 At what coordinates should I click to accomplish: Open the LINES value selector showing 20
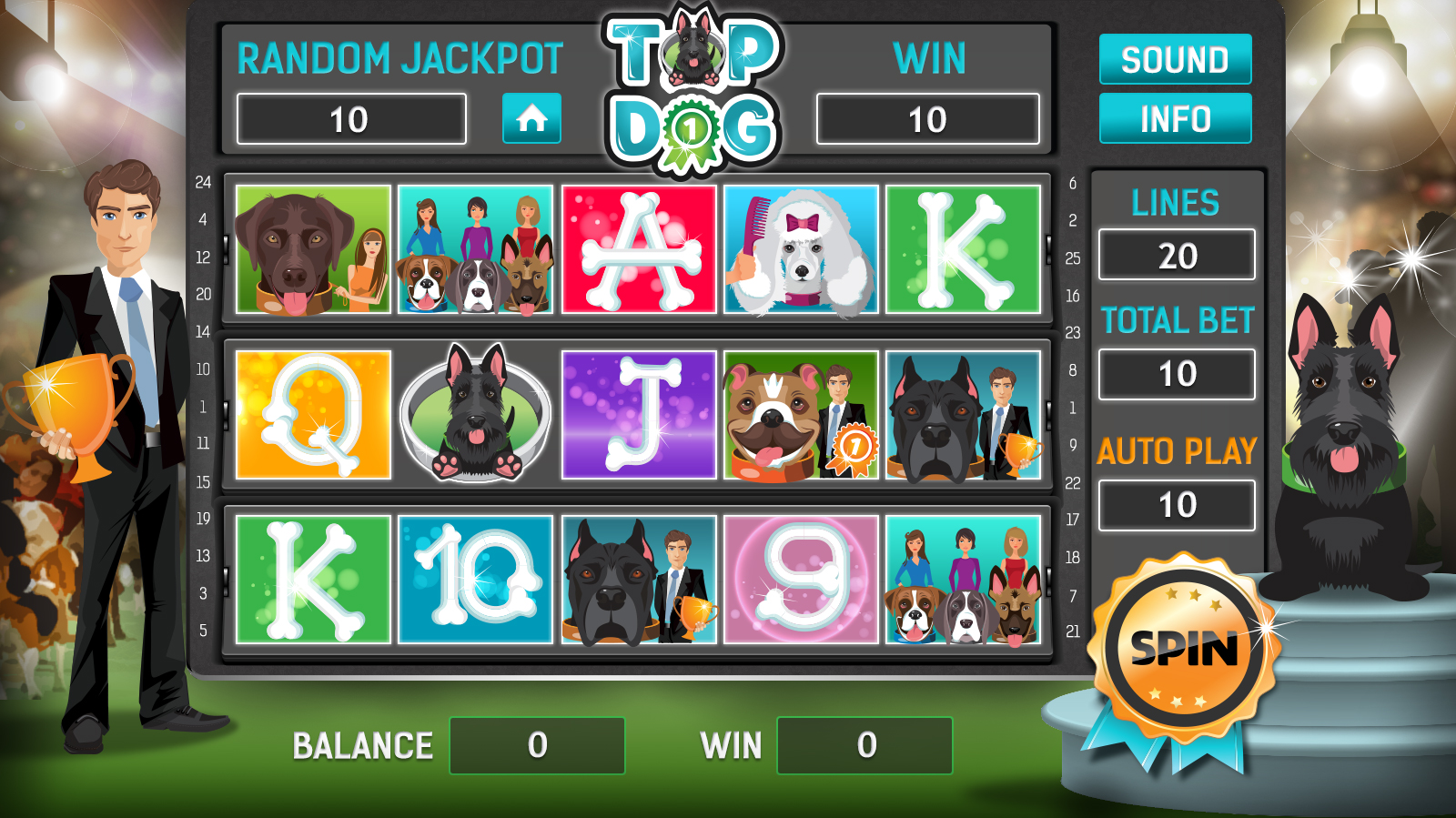point(1177,255)
